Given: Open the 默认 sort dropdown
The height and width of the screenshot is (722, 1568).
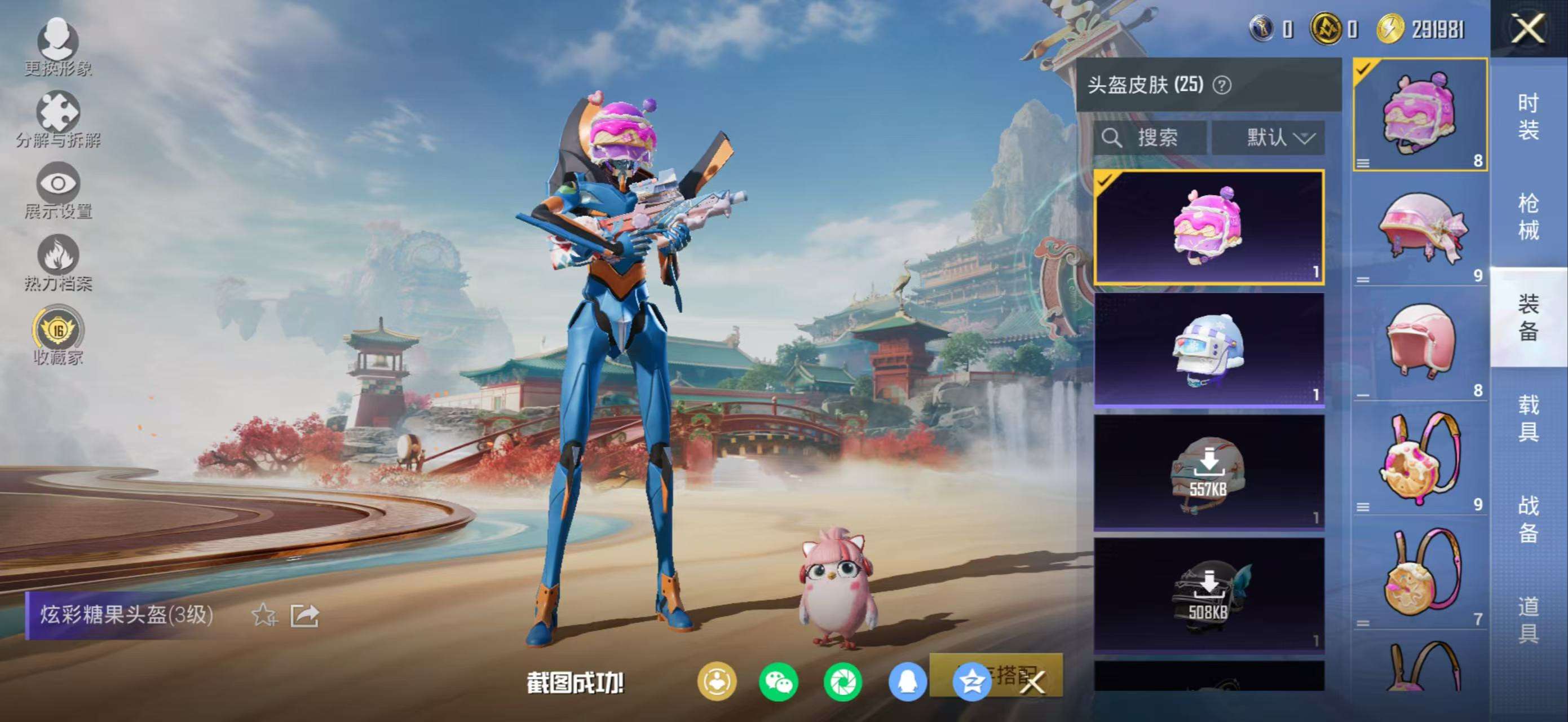Looking at the screenshot, I should [1268, 138].
